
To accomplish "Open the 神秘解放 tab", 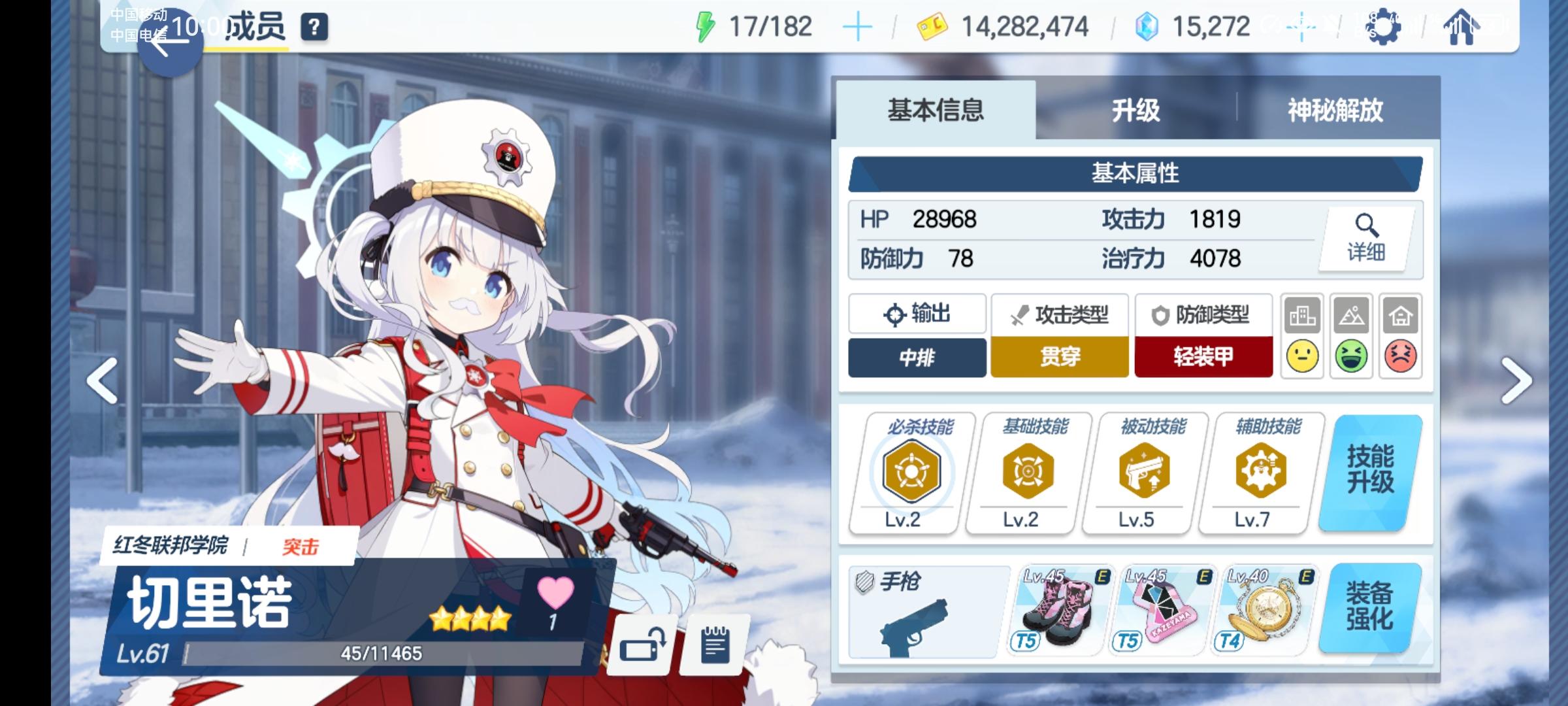I will (x=1333, y=111).
